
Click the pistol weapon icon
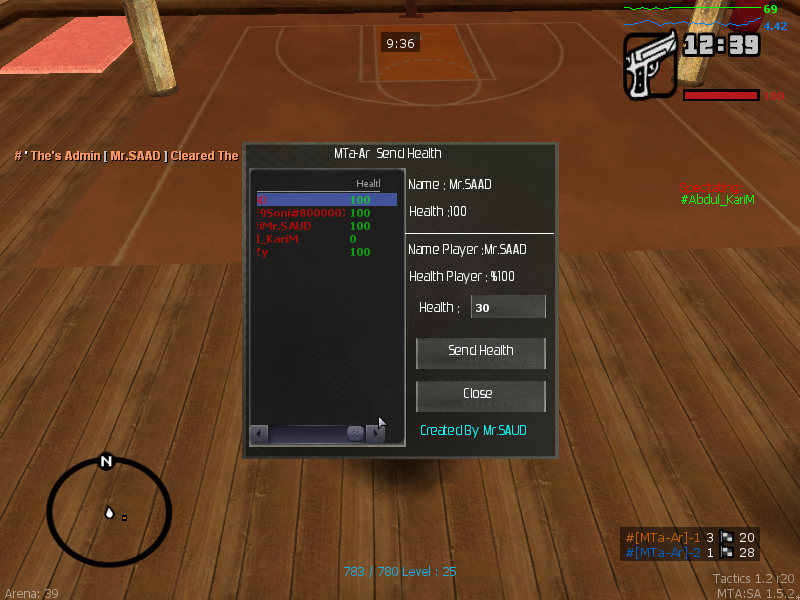pos(651,65)
